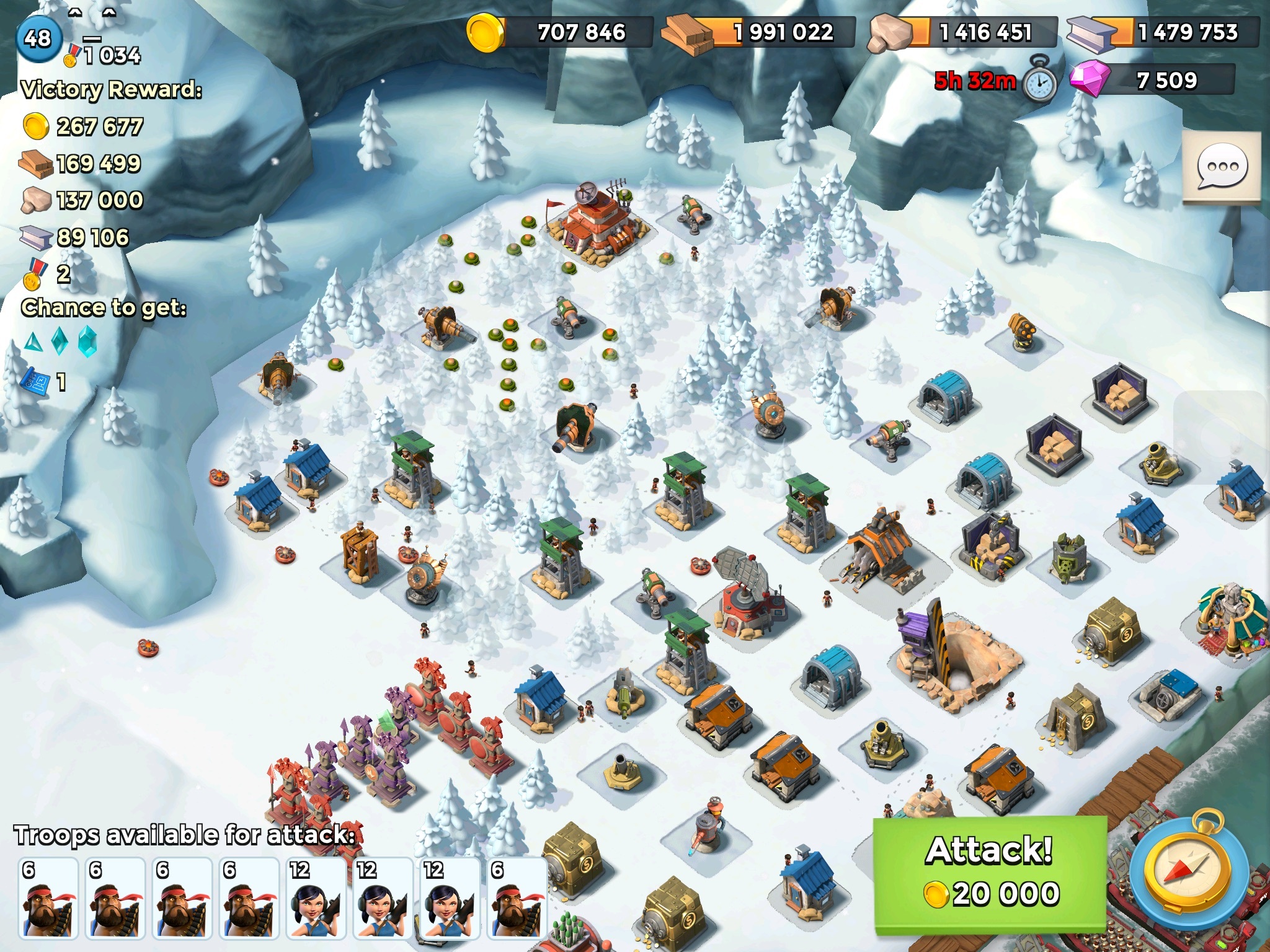Start the attack for 20 000 gold
The height and width of the screenshot is (952, 1270).
coord(990,874)
